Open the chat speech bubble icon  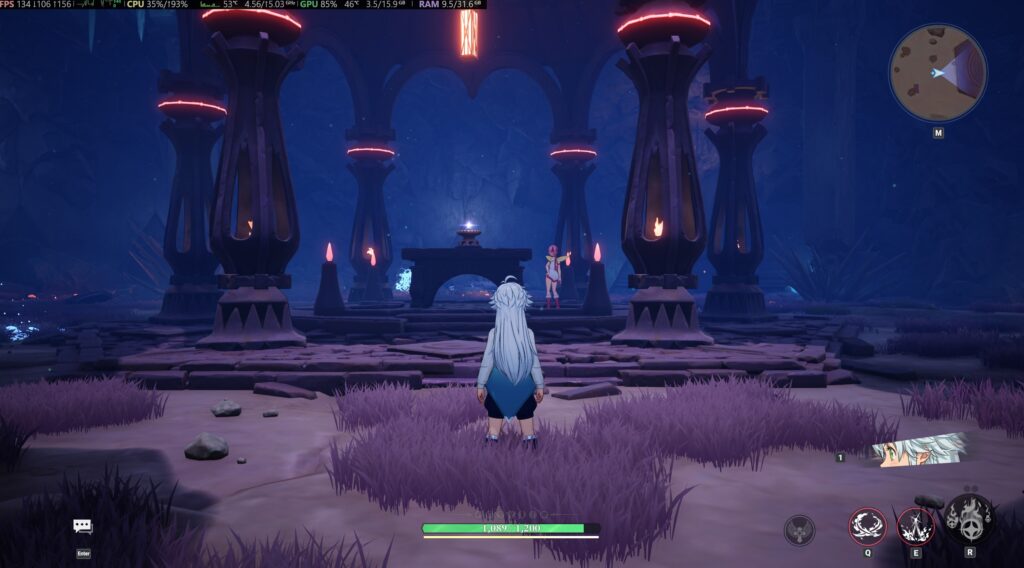[x=83, y=526]
